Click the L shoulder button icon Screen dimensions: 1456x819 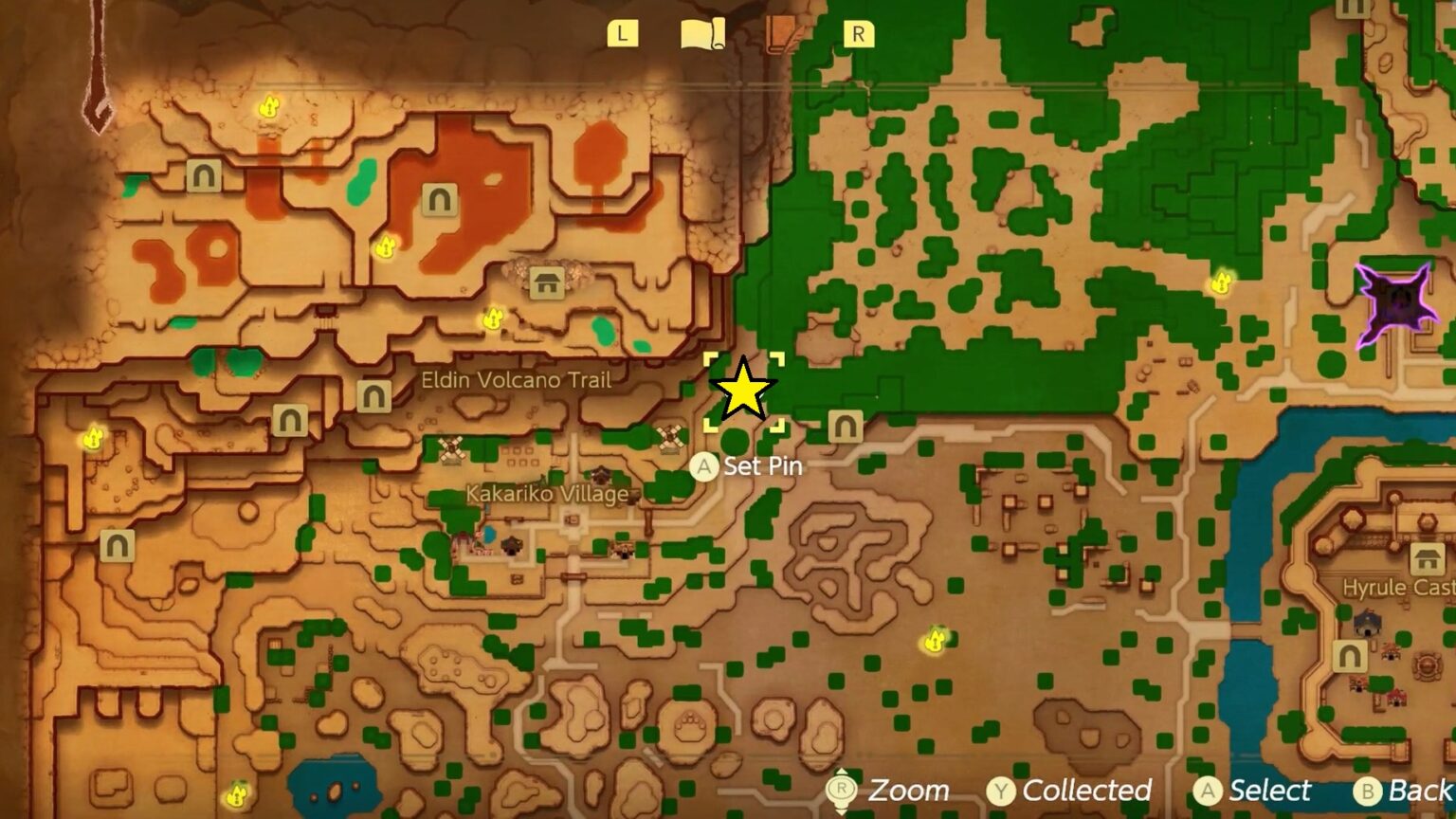[x=623, y=33]
